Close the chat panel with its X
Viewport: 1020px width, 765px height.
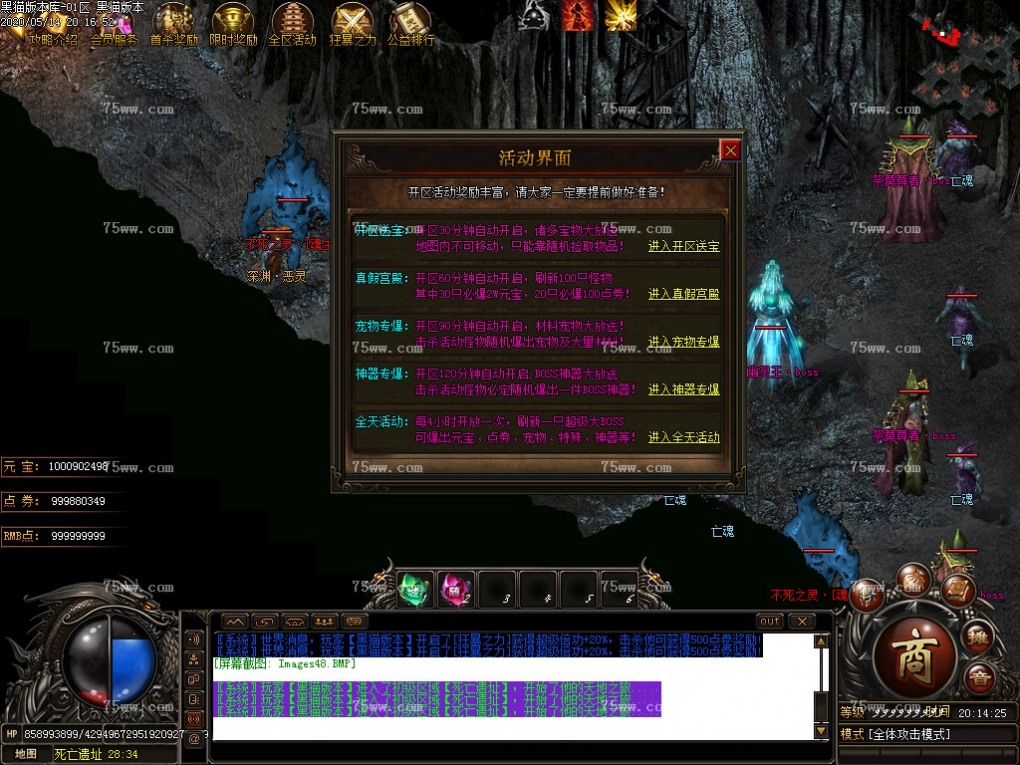[801, 621]
